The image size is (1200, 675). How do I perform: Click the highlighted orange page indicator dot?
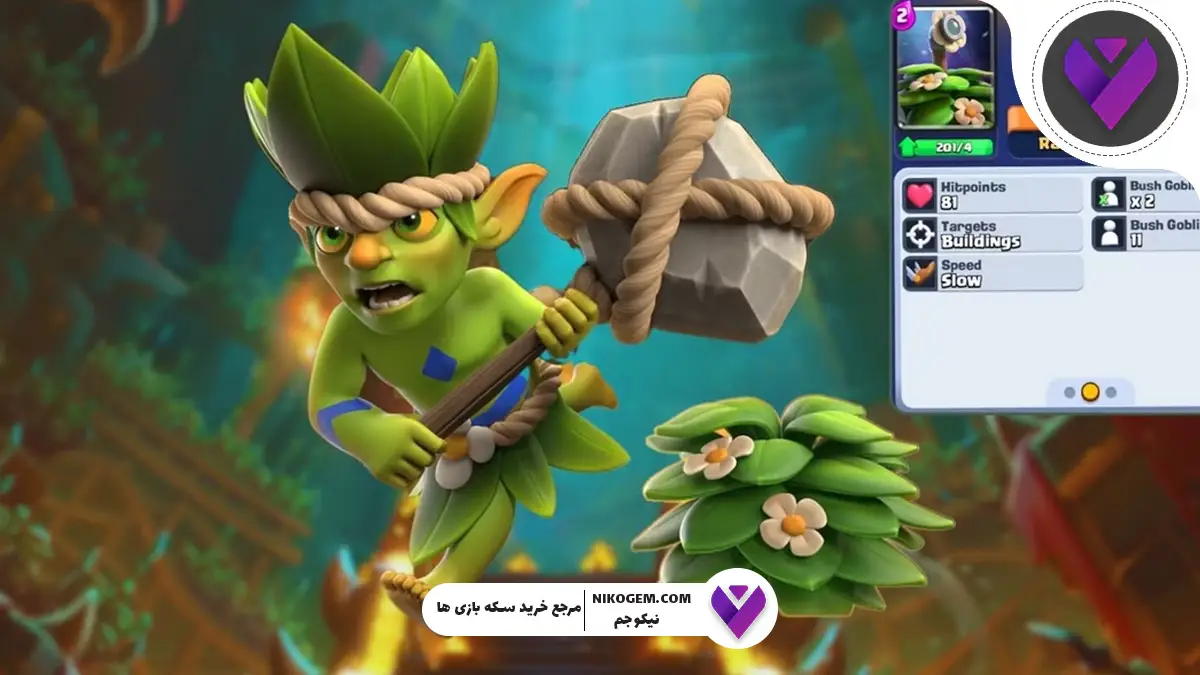(x=1090, y=392)
